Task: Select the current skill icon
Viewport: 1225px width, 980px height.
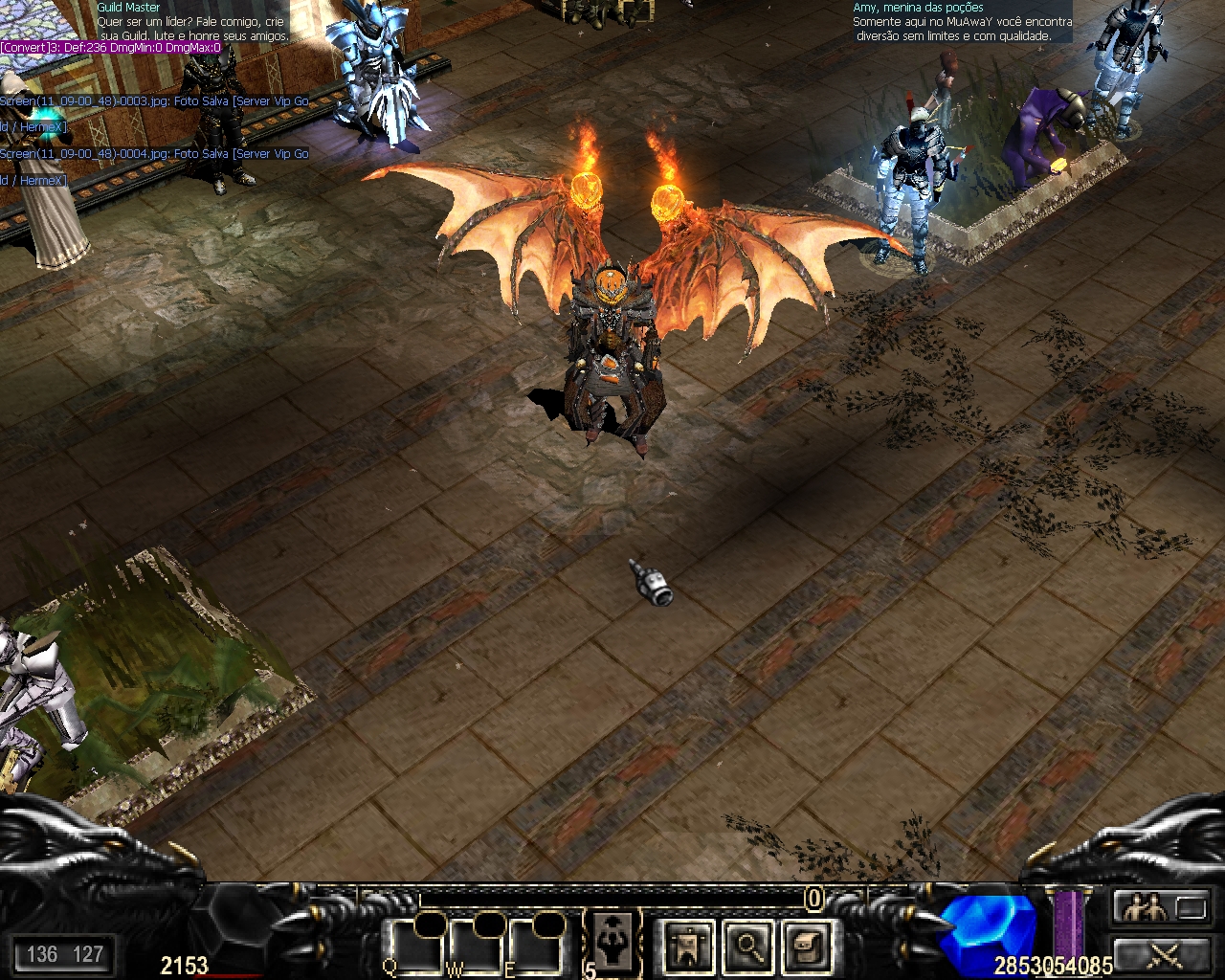Action: [x=612, y=940]
